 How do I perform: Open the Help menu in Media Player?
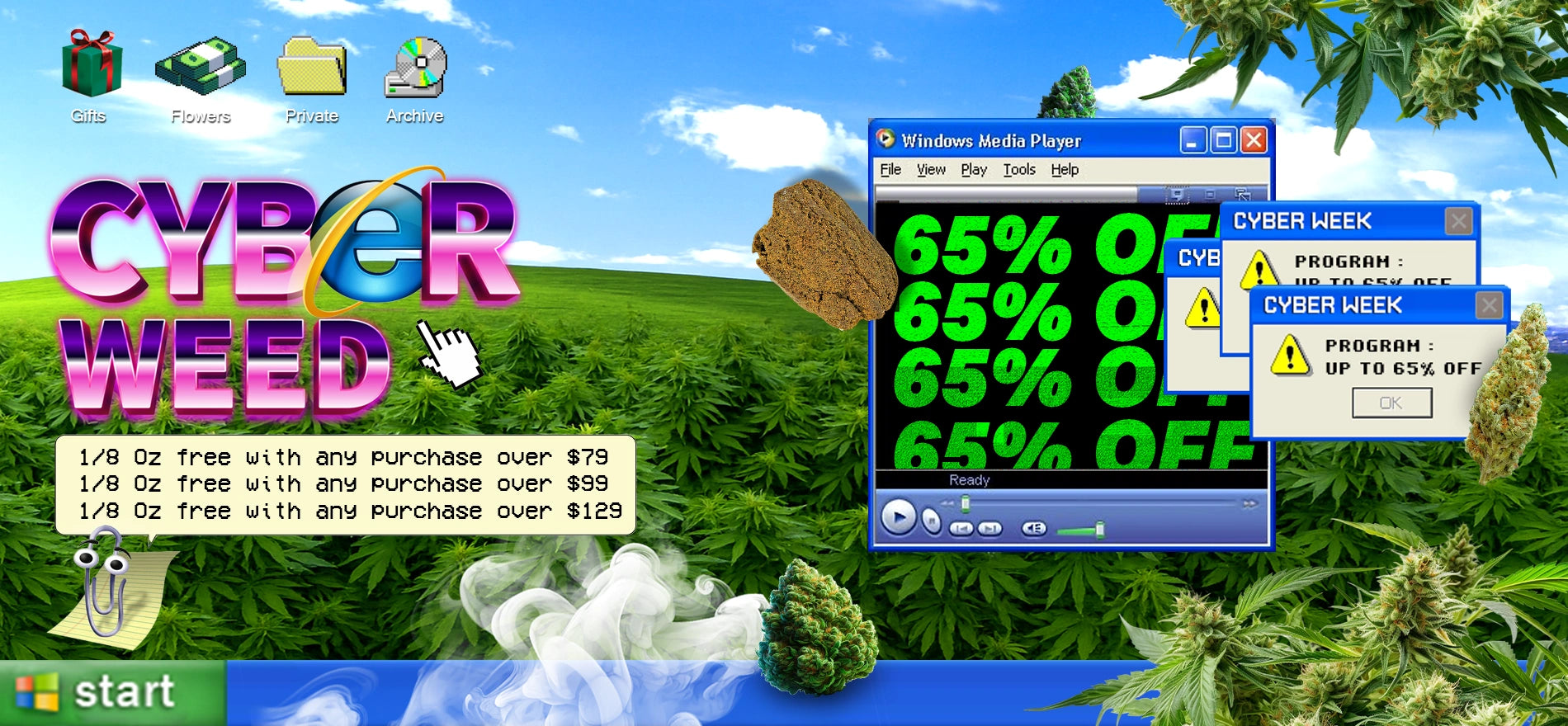click(x=1065, y=170)
